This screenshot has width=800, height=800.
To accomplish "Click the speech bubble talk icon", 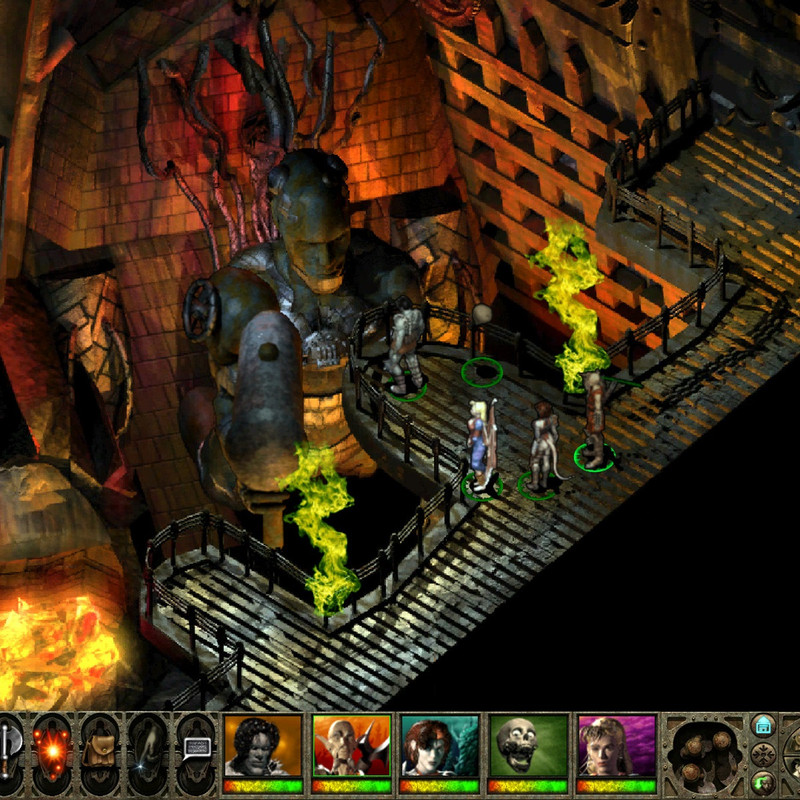I will click(195, 748).
